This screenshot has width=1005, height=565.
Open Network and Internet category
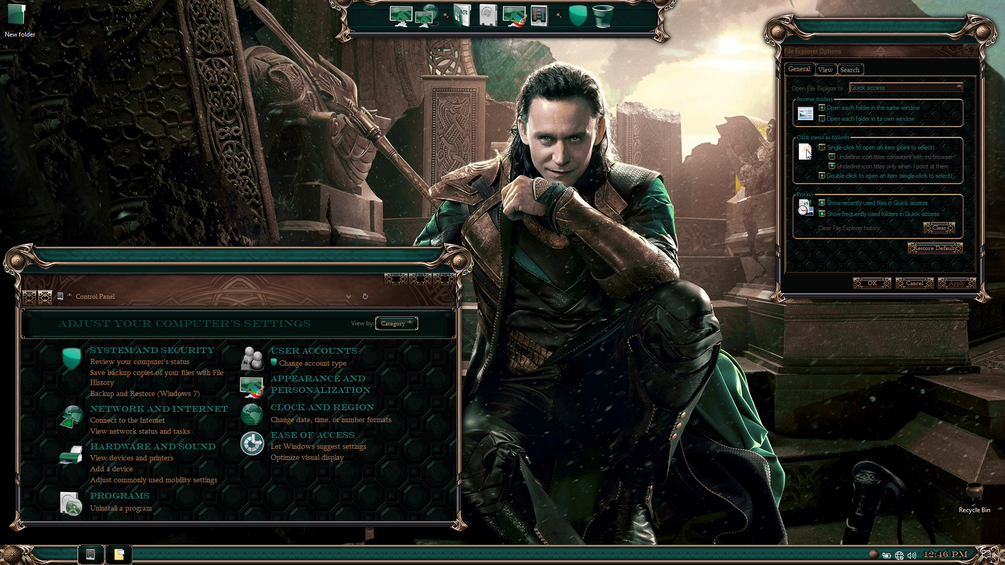[158, 409]
